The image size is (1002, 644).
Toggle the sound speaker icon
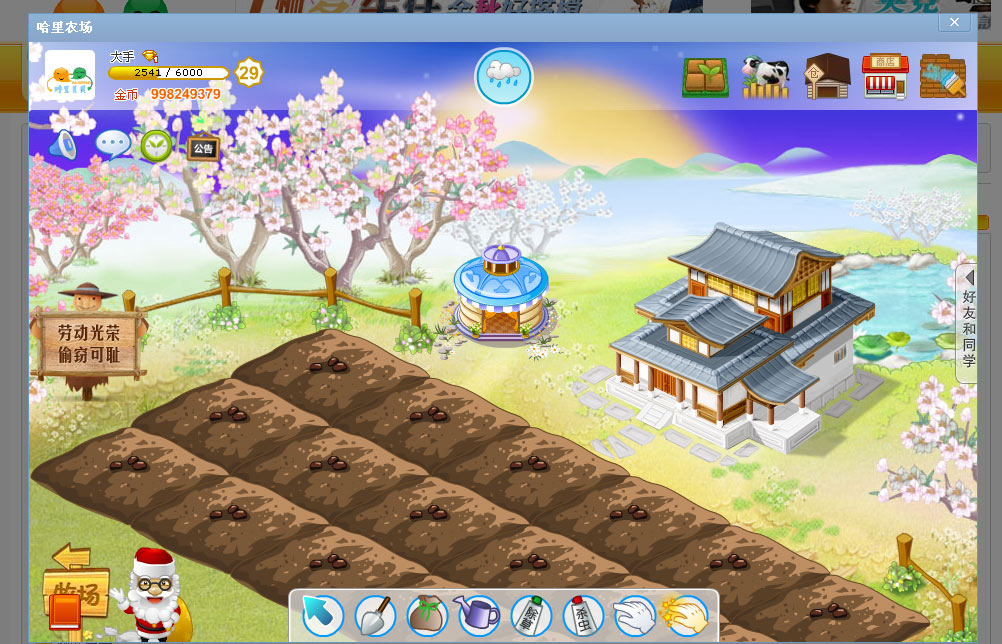coord(63,146)
